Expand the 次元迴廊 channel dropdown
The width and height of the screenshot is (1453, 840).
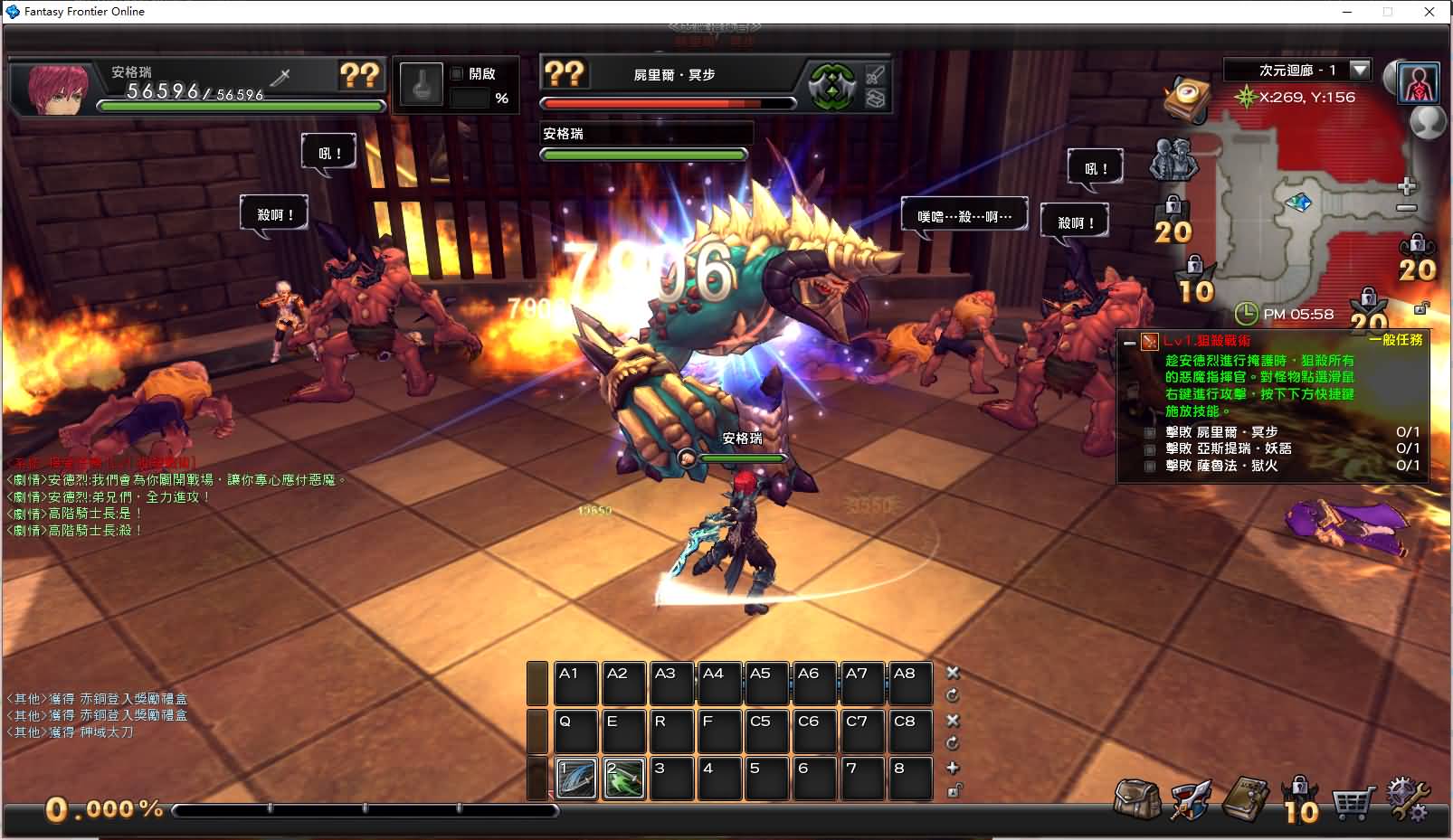click(x=1359, y=70)
